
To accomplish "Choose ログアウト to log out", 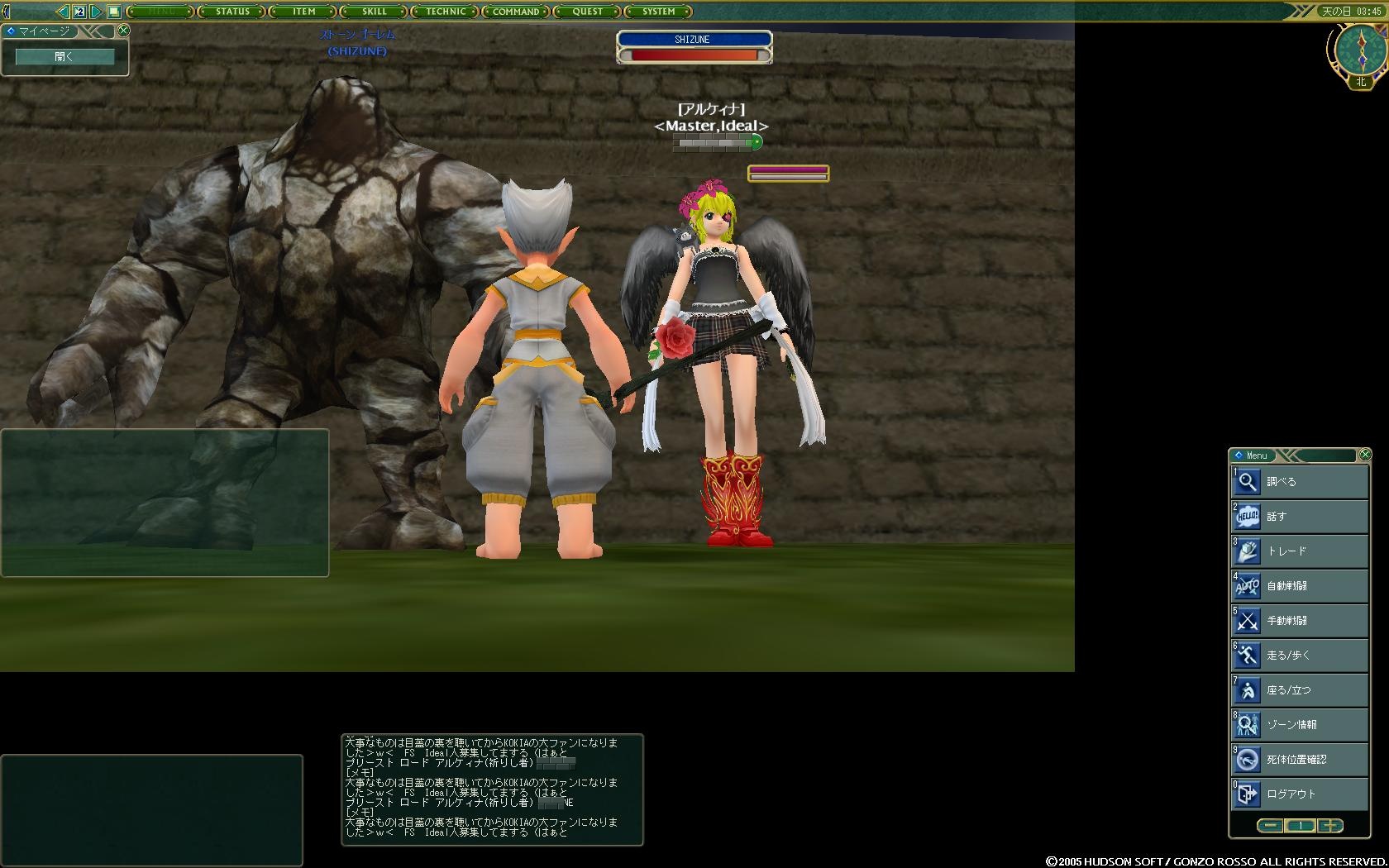I will (1299, 794).
